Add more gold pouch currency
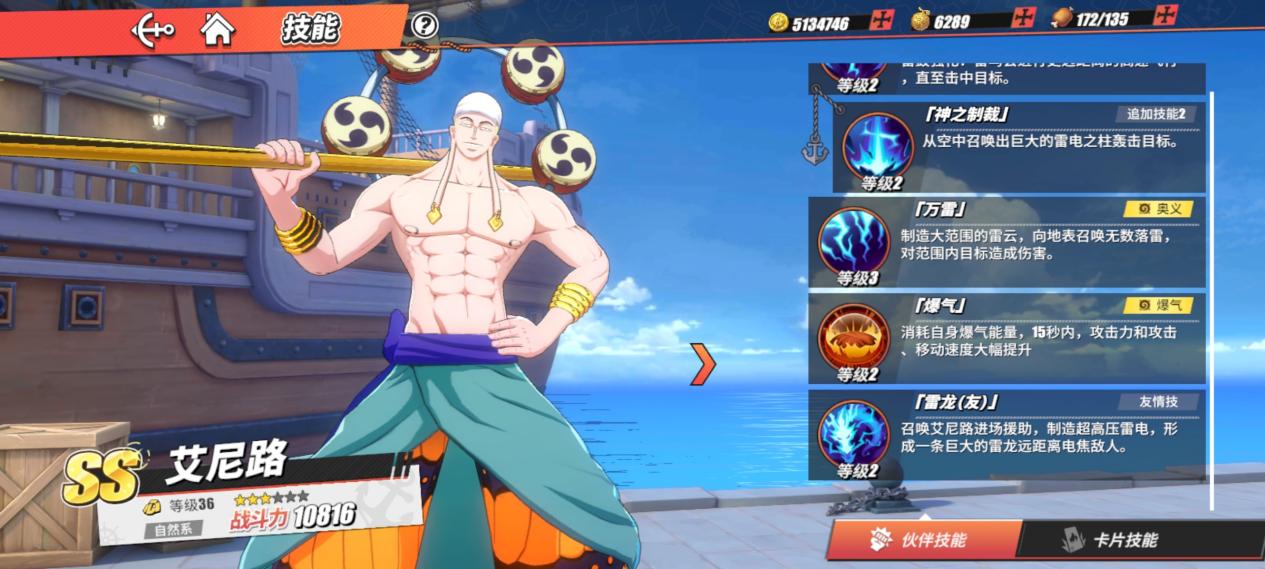The image size is (1265, 569). click(1023, 19)
